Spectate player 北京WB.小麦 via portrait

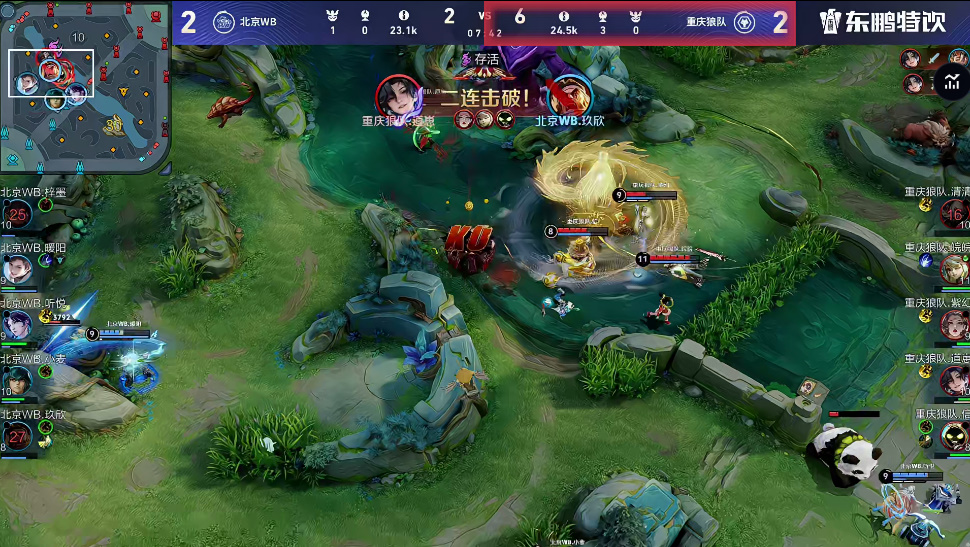tap(18, 380)
